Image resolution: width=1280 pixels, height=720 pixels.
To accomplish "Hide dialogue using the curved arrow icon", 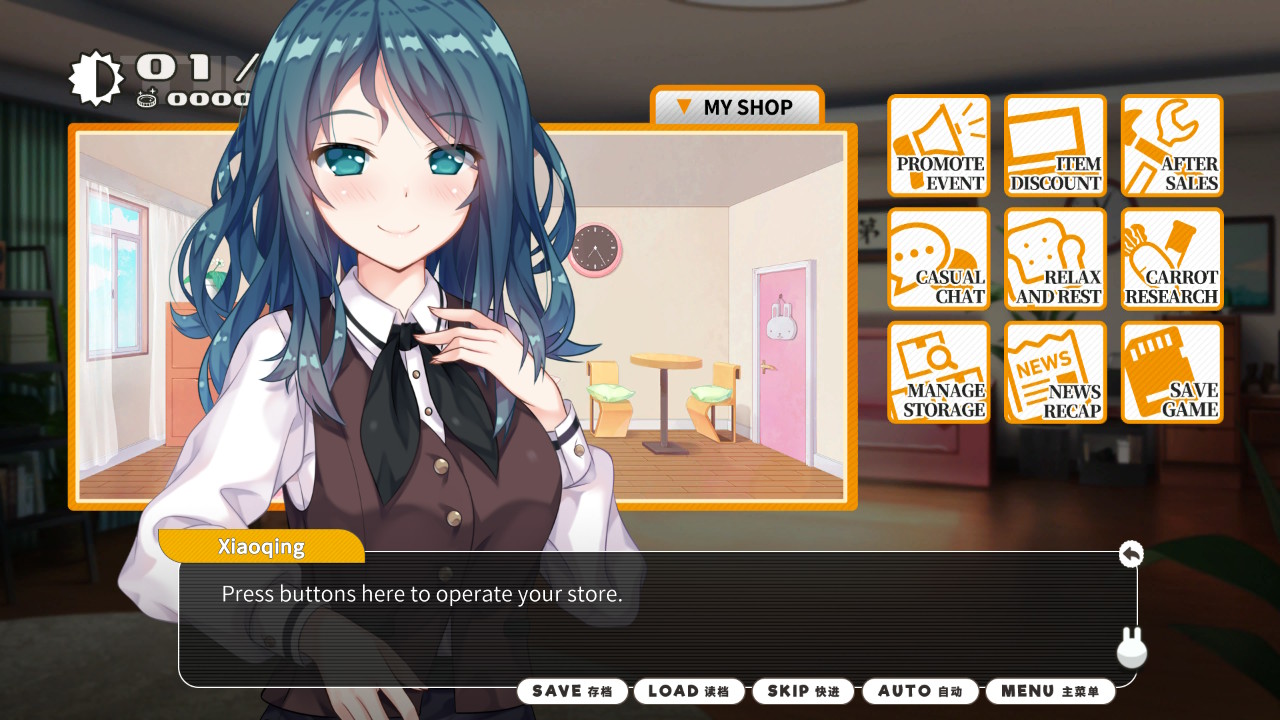I will coord(1131,553).
